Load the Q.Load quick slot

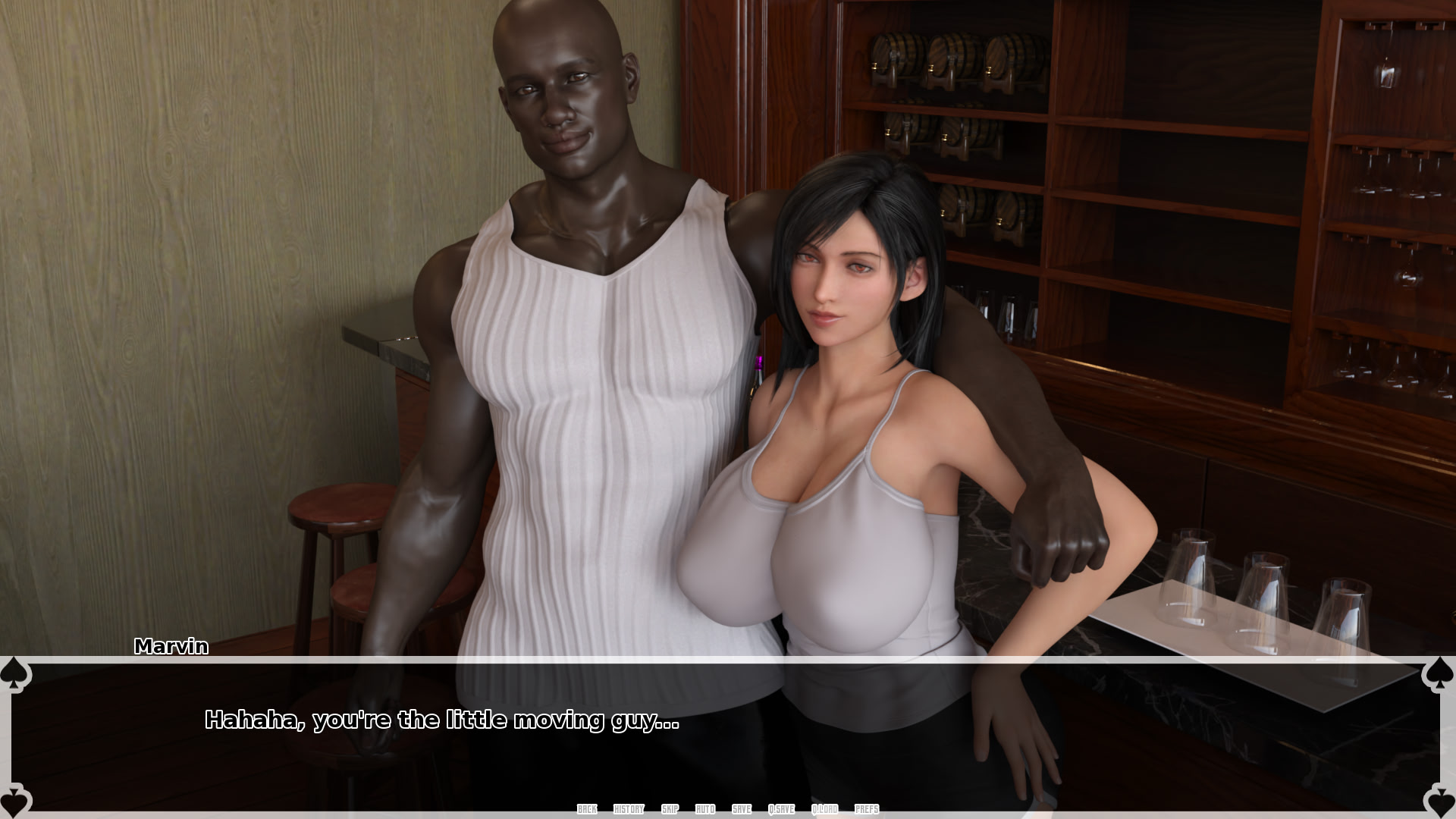pos(825,809)
